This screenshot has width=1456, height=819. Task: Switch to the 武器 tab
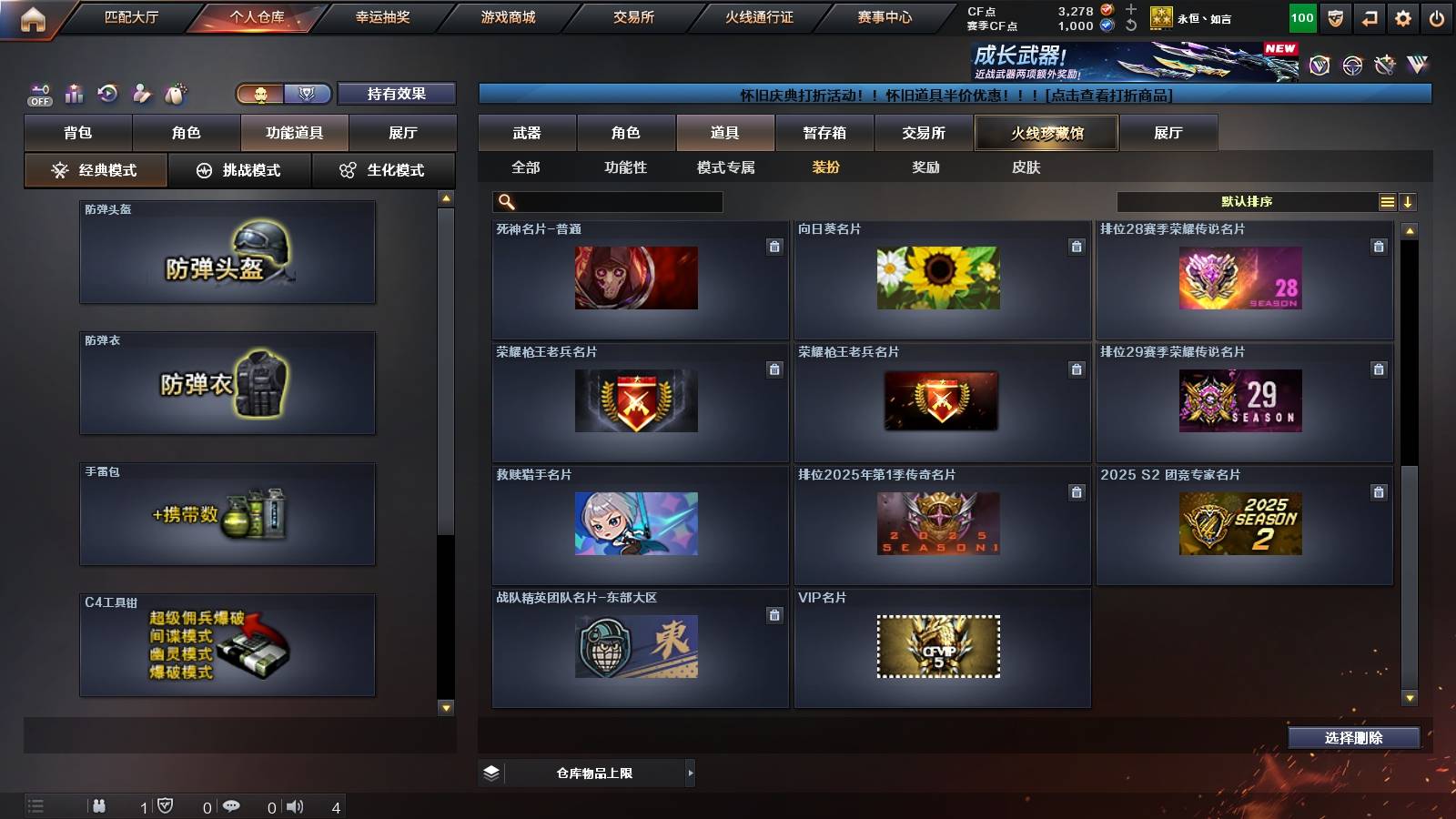pyautogui.click(x=528, y=132)
